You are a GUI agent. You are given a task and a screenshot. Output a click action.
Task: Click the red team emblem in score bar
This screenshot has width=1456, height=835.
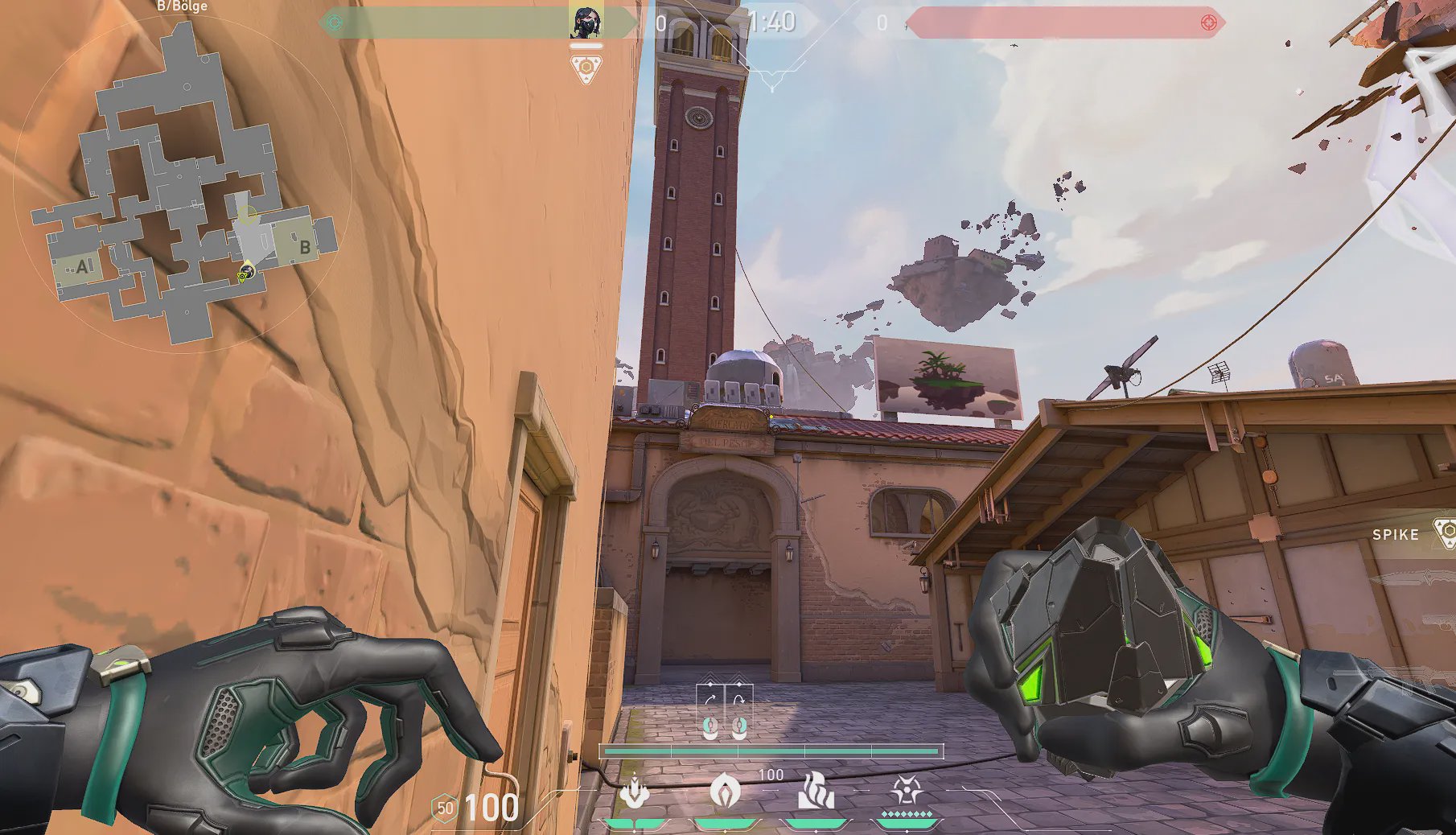point(1207,23)
